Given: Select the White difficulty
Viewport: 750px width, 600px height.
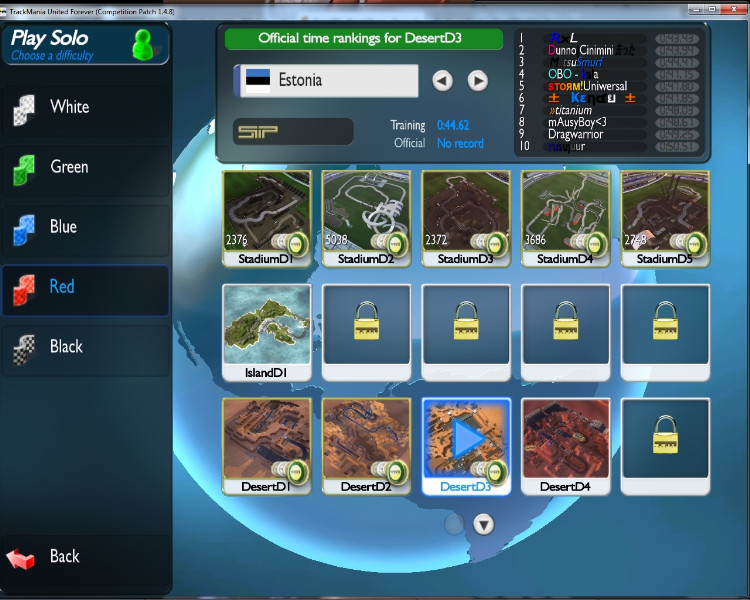Looking at the screenshot, I should [x=85, y=107].
